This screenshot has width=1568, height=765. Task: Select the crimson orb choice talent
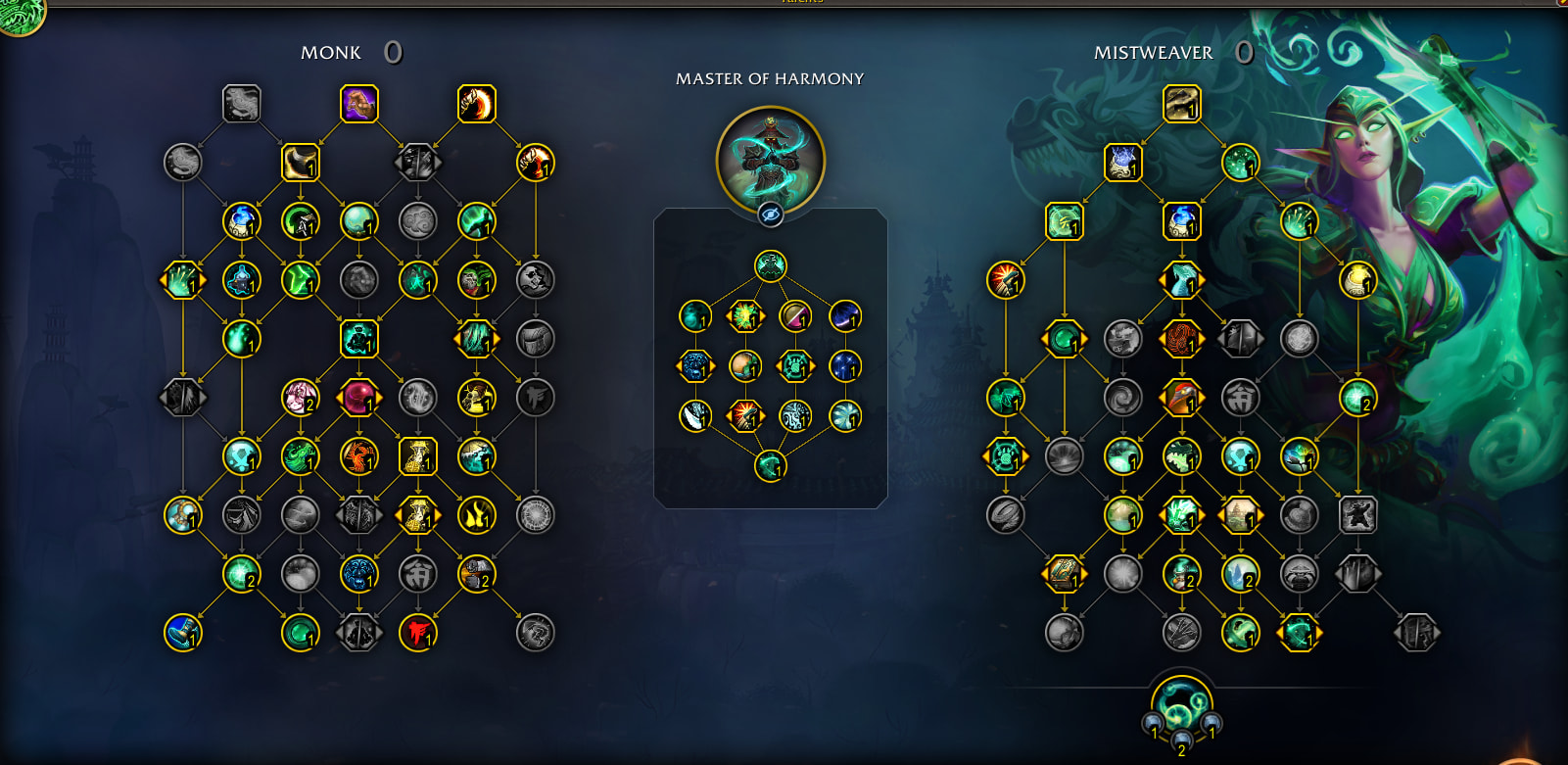(x=359, y=398)
